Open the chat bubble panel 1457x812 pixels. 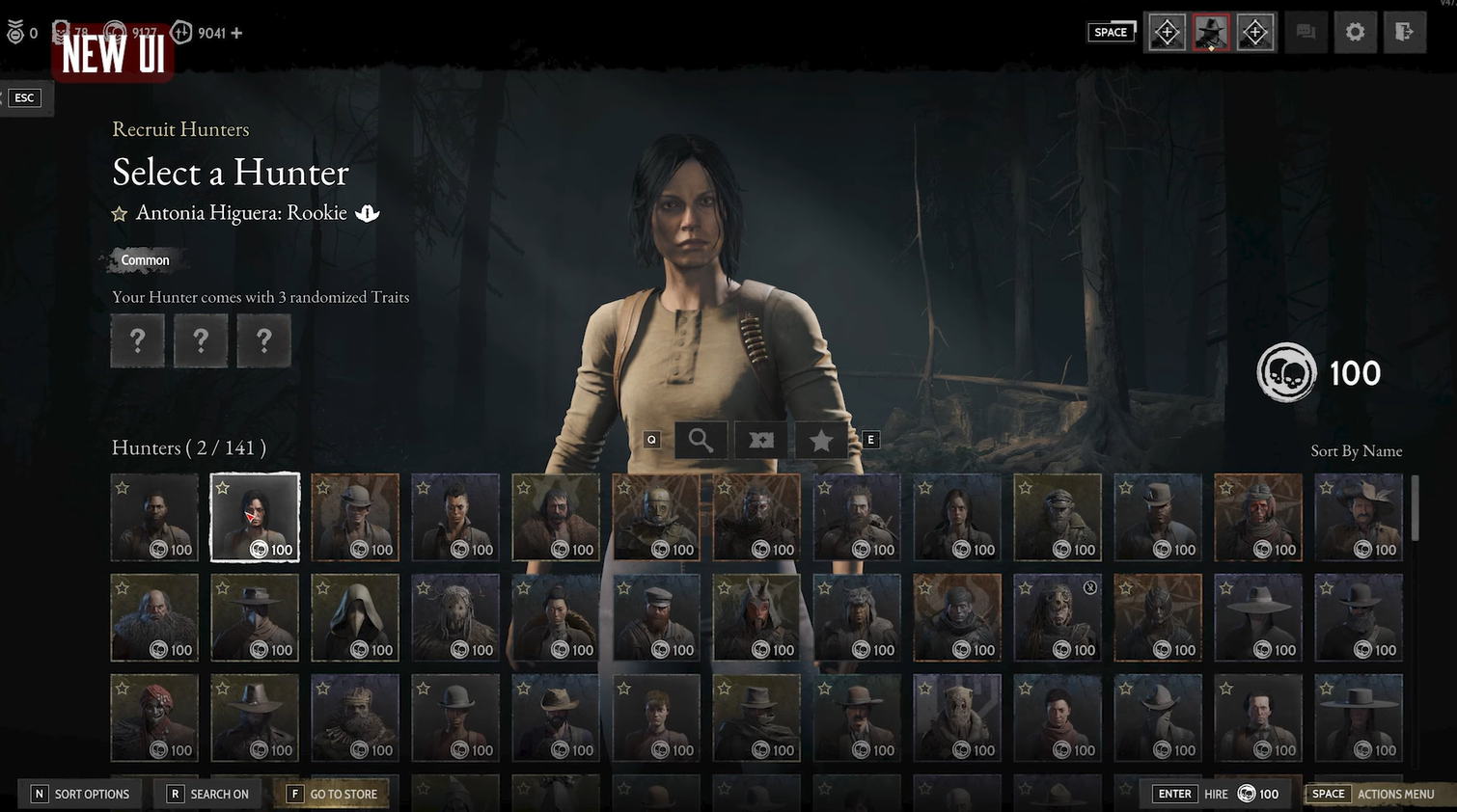pyautogui.click(x=1306, y=33)
